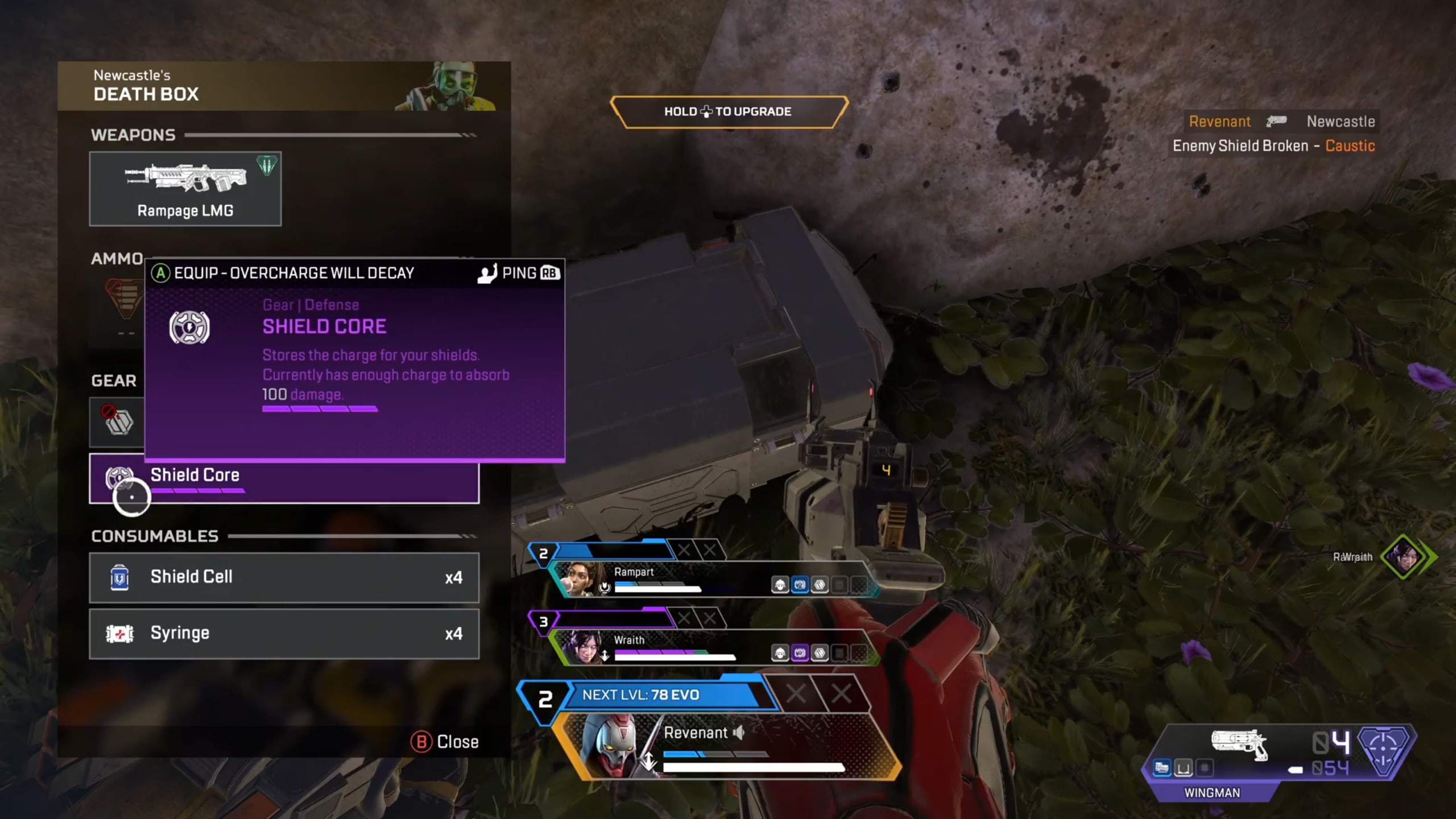
Task: Select Wraith's squad member card
Action: point(711,647)
